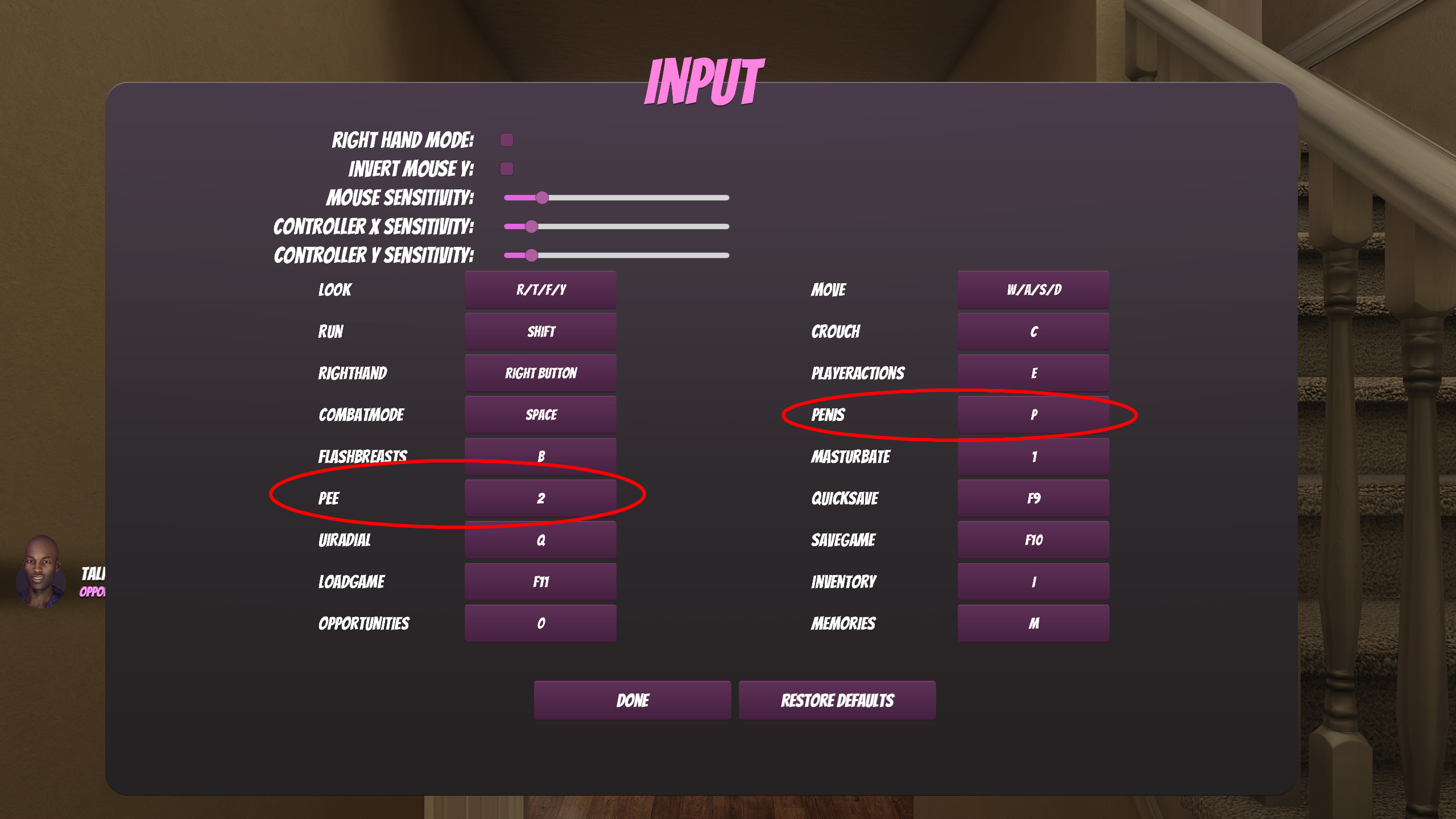The height and width of the screenshot is (819, 1456).
Task: Rebind LoadGame from F11
Action: (x=540, y=581)
